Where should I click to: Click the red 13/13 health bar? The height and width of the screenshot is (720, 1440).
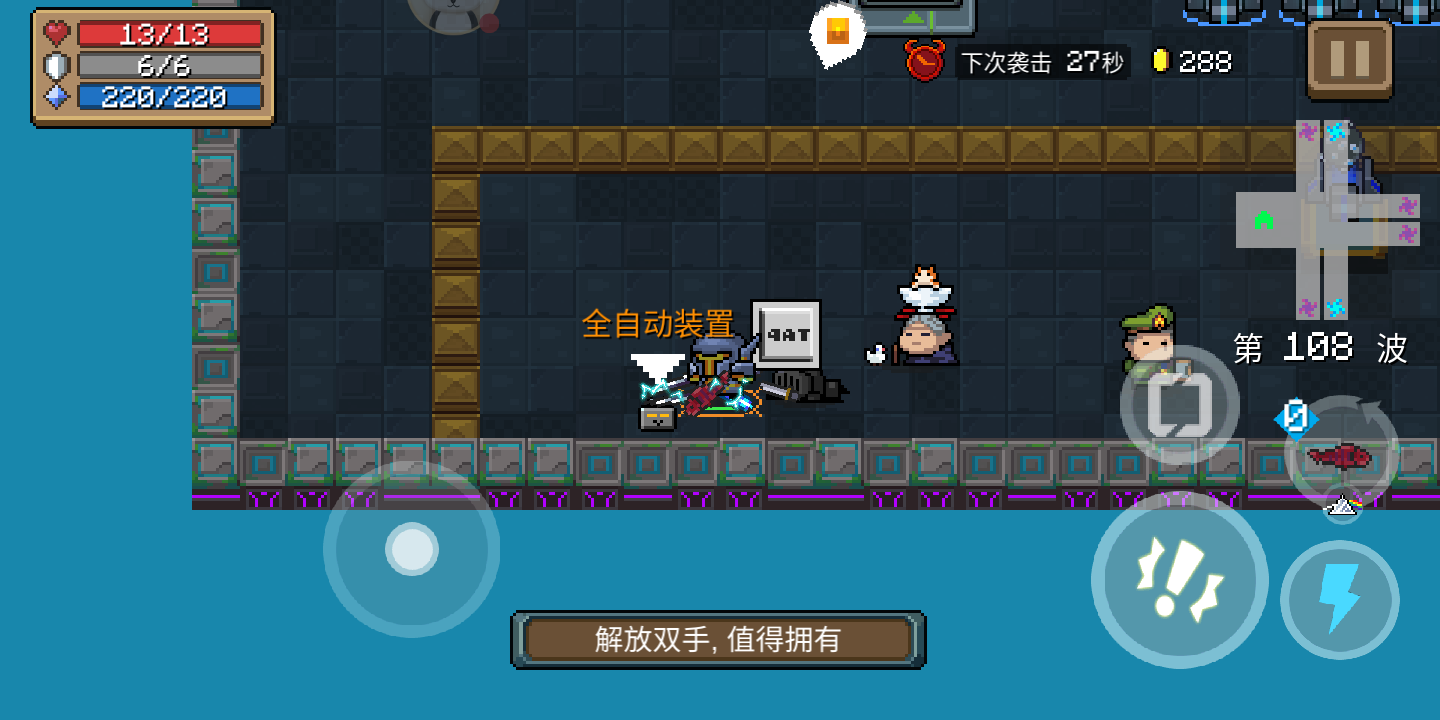[168, 34]
